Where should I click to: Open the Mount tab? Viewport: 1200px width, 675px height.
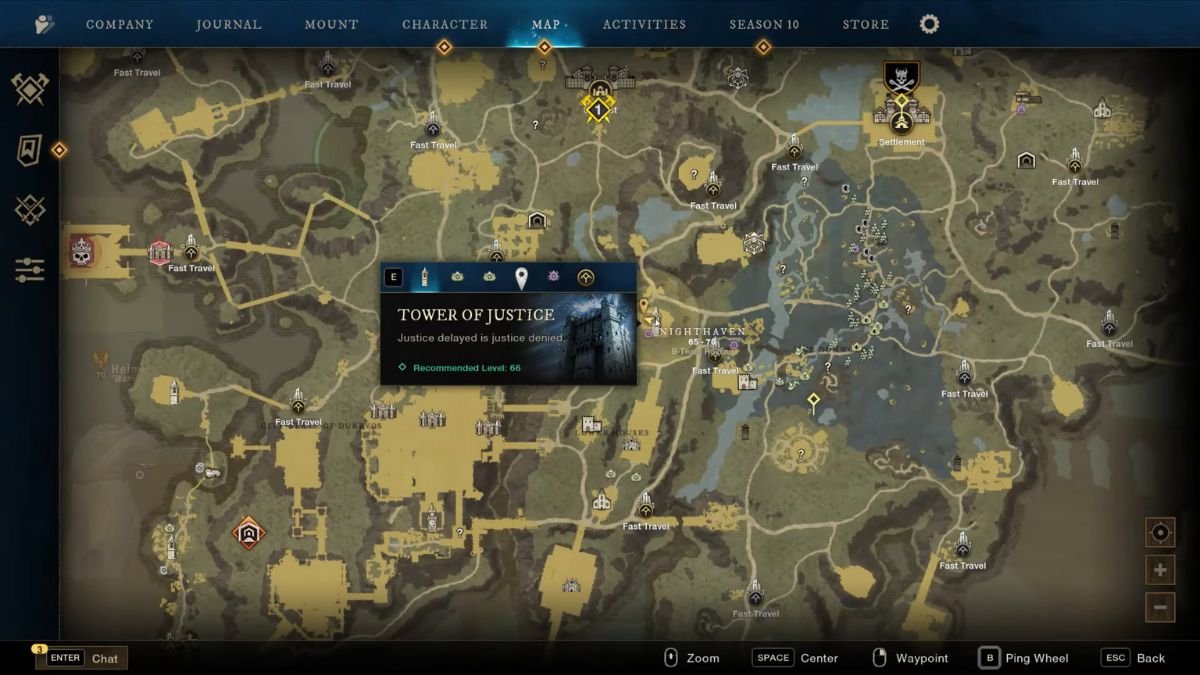click(331, 24)
